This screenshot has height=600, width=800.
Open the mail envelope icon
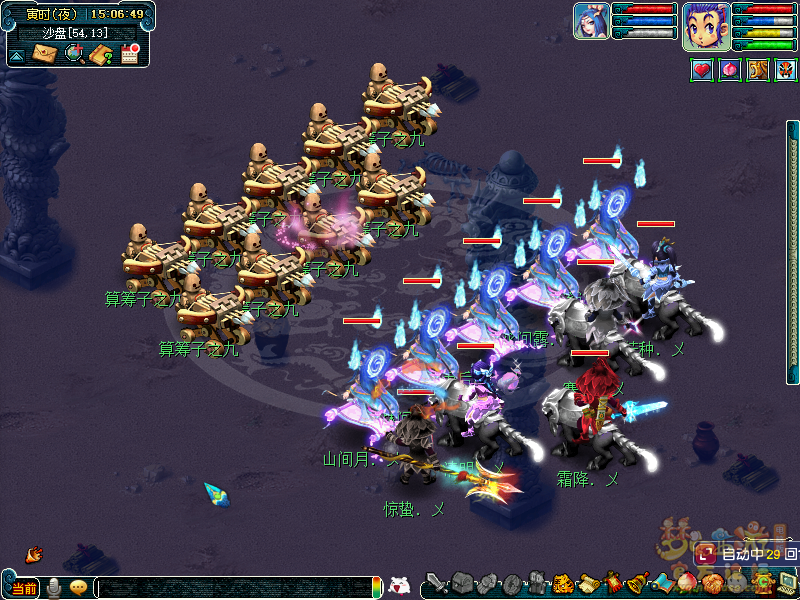point(45,53)
